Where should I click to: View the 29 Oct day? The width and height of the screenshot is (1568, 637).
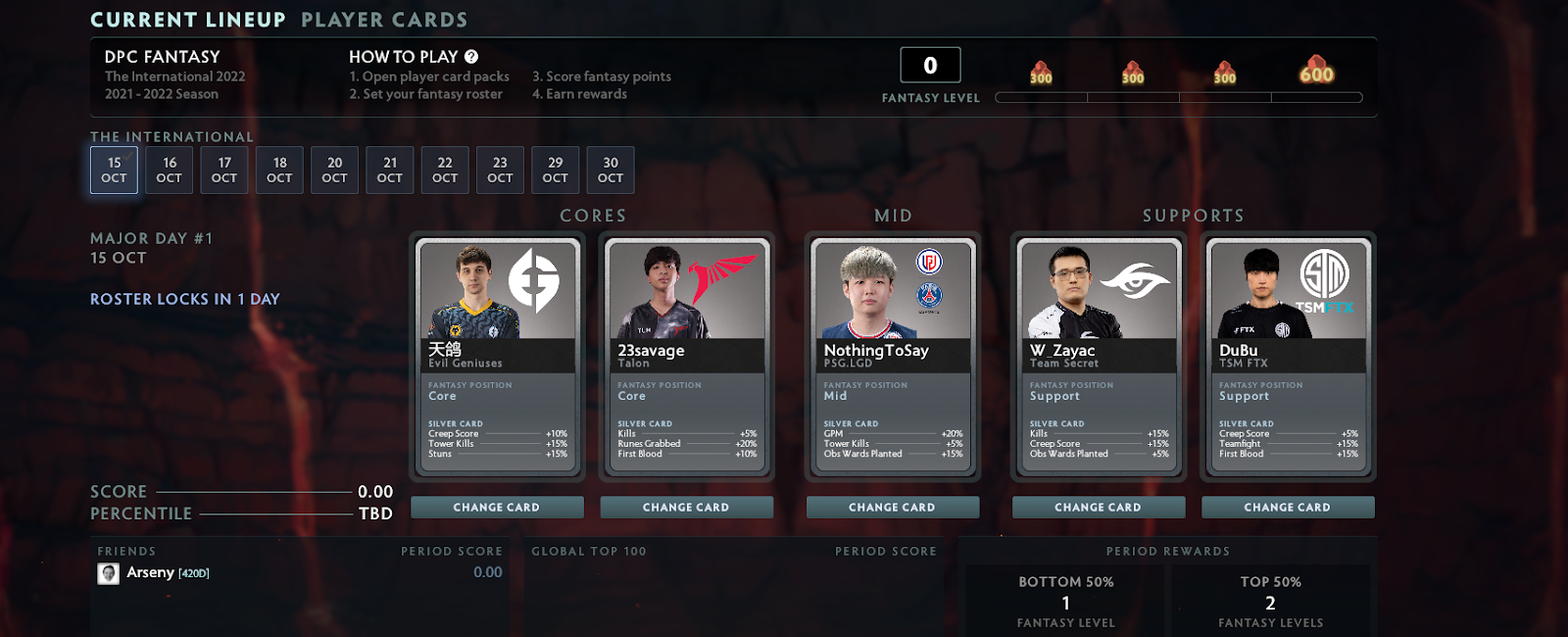556,170
